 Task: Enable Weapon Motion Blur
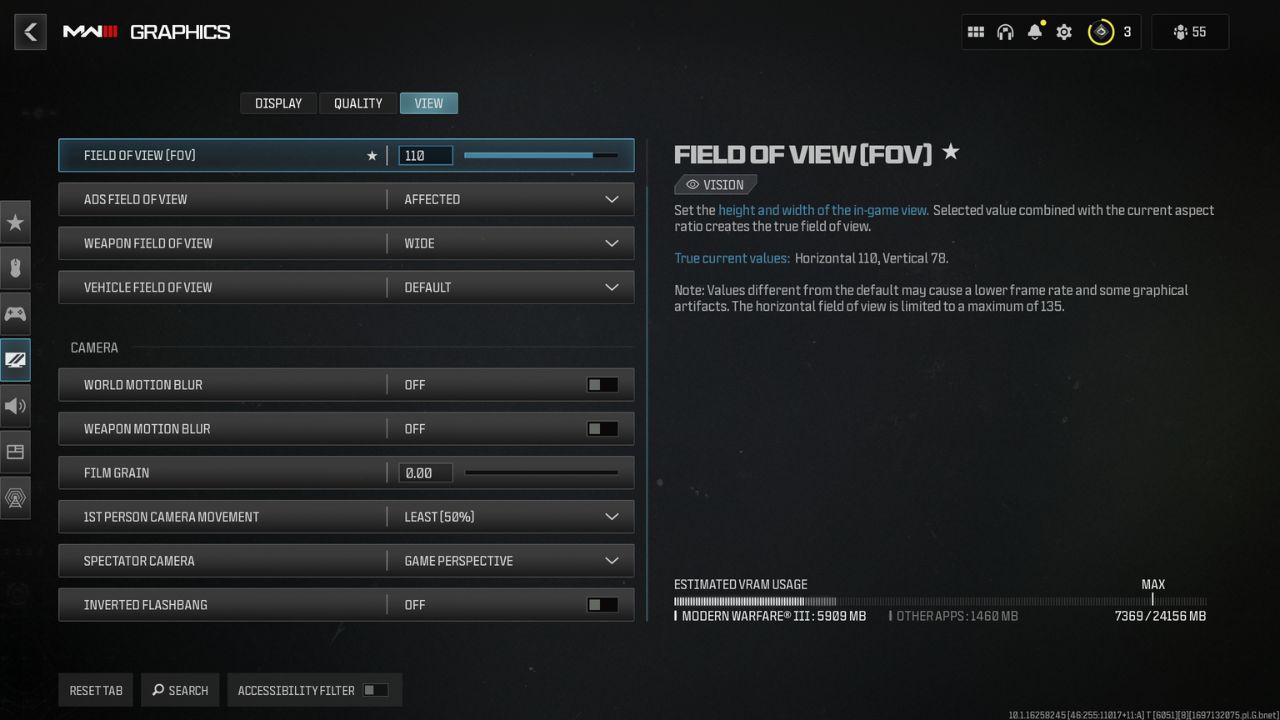point(603,428)
